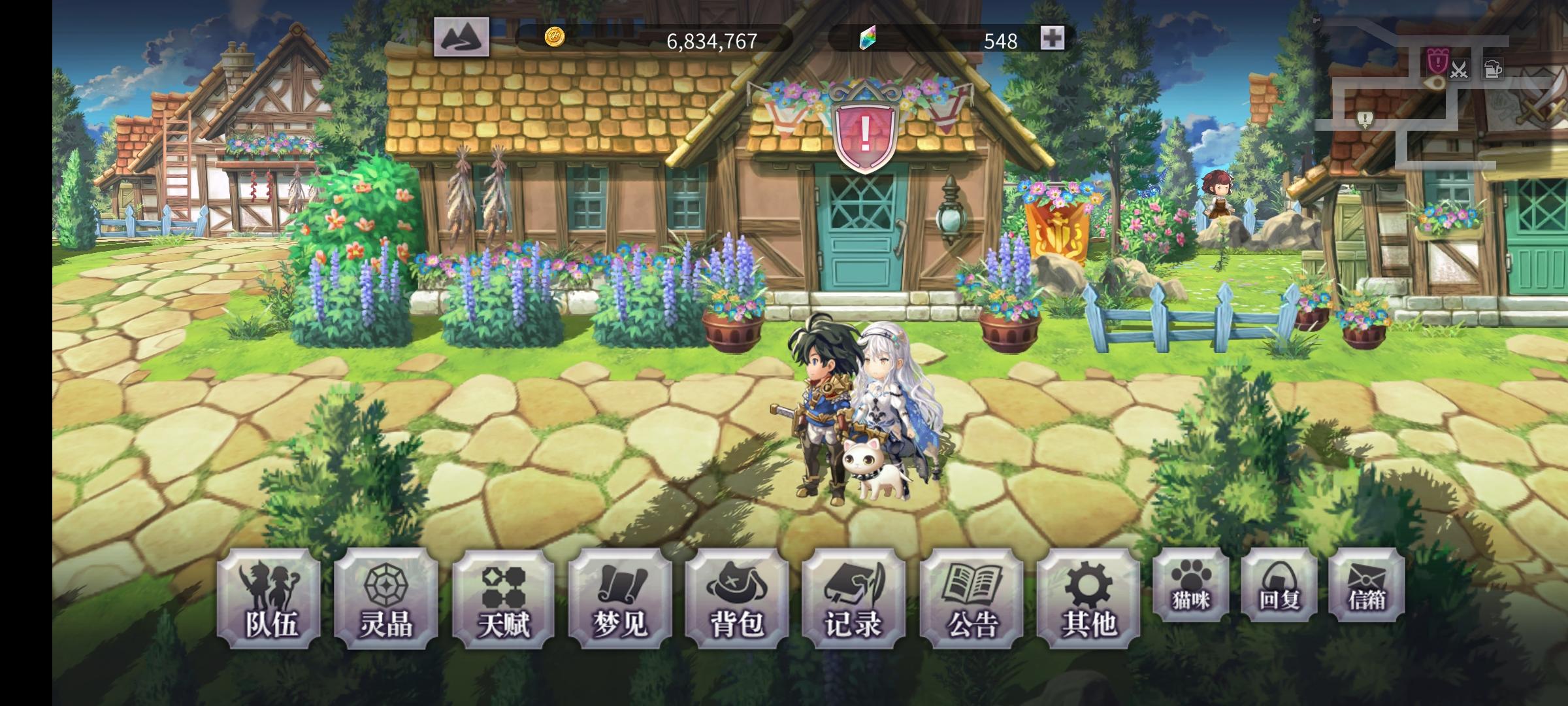The height and width of the screenshot is (706, 1568).
Task: Tap the red exclamation quest marker above the door
Action: coord(864,134)
